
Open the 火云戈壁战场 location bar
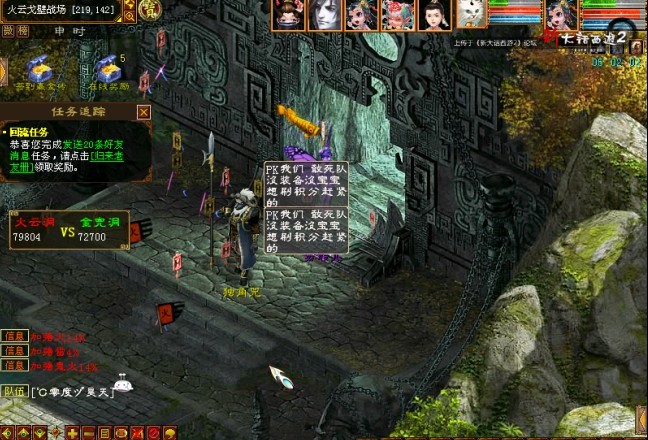60,10
